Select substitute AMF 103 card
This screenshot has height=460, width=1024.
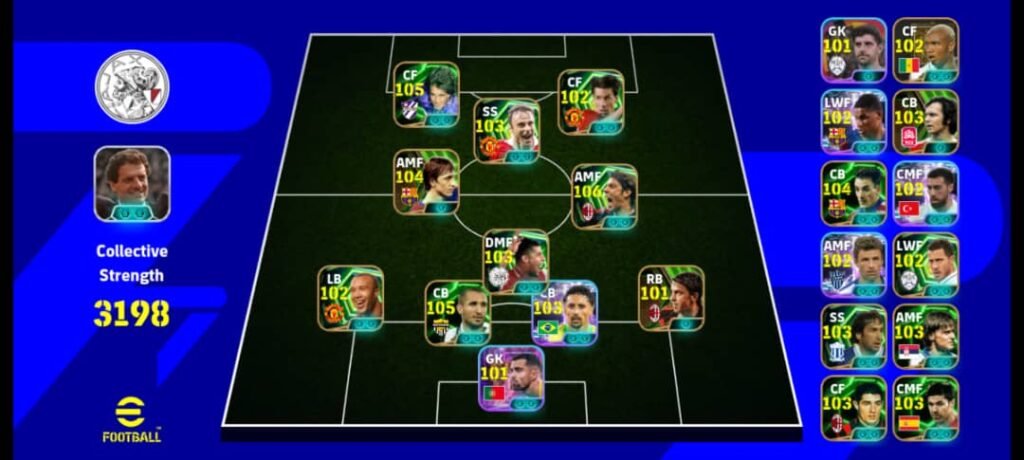click(x=925, y=337)
